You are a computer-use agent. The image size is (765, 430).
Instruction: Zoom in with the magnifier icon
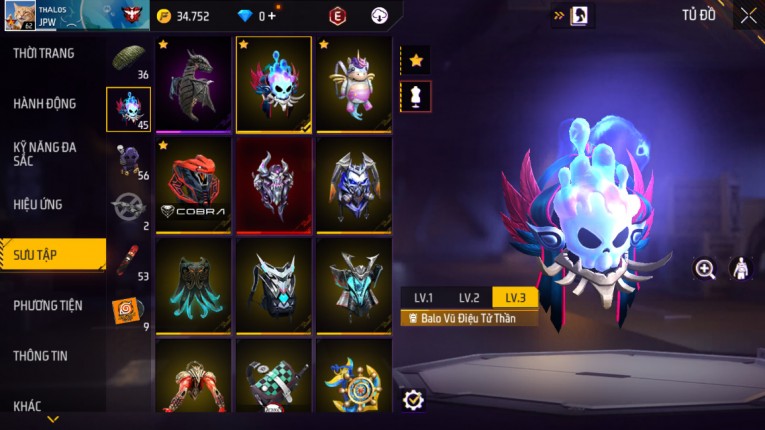(706, 268)
